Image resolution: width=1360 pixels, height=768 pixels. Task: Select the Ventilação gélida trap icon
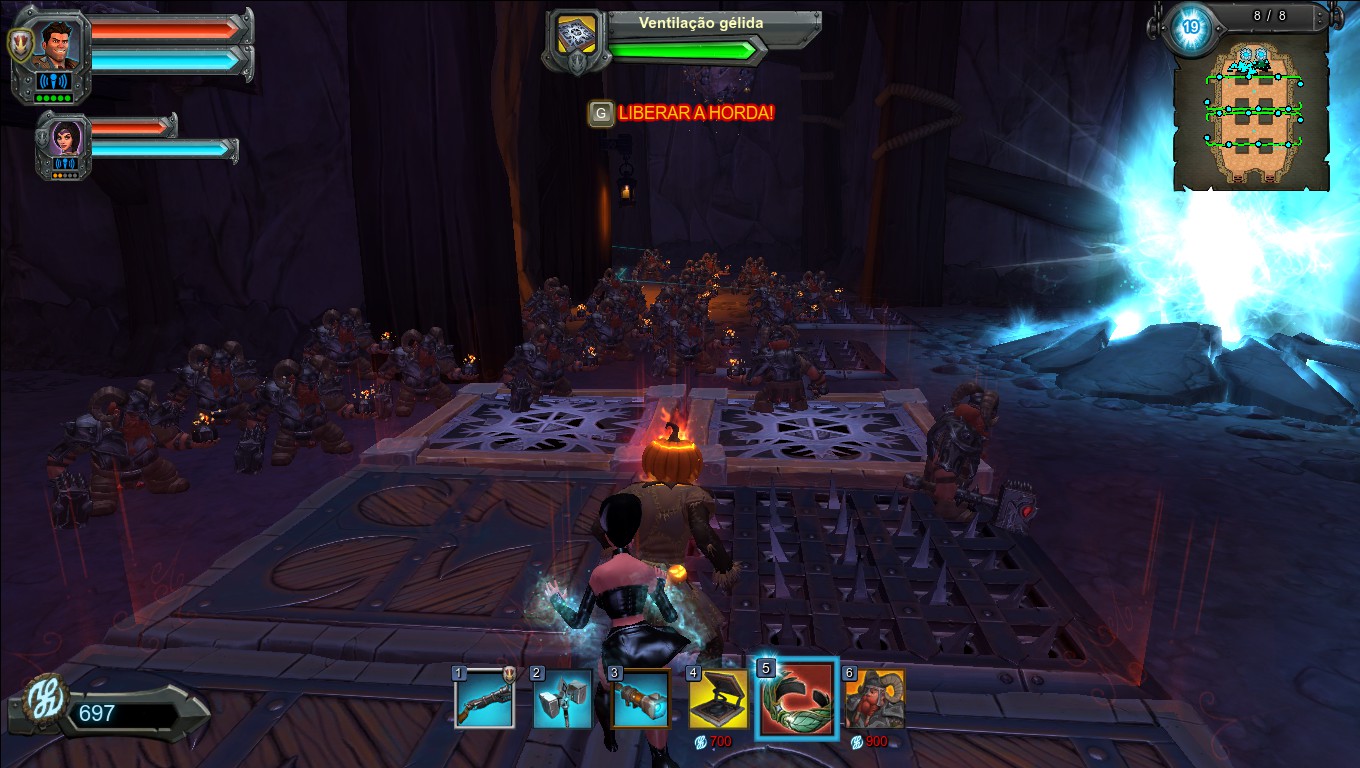577,35
